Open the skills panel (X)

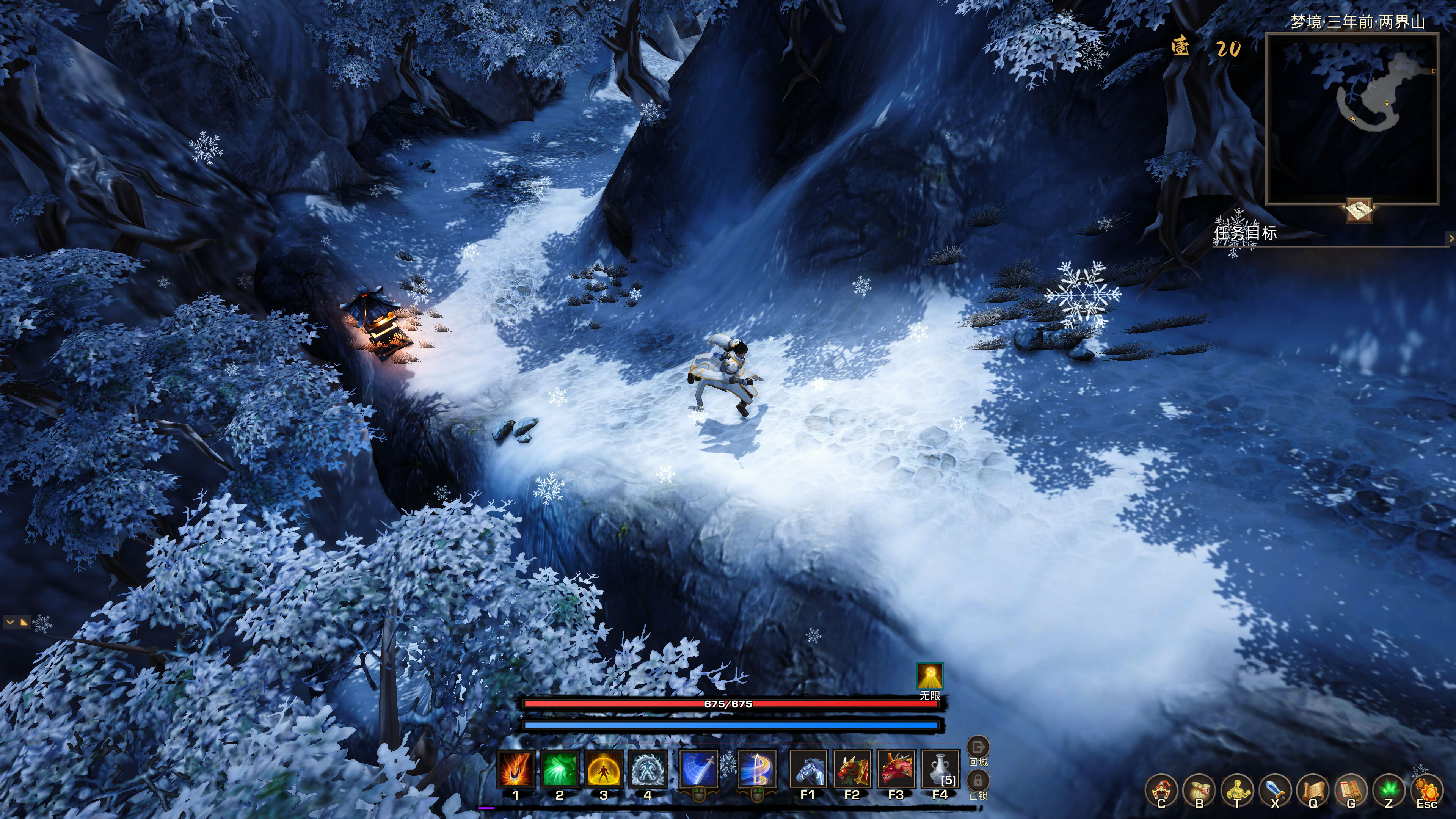pyautogui.click(x=1275, y=789)
